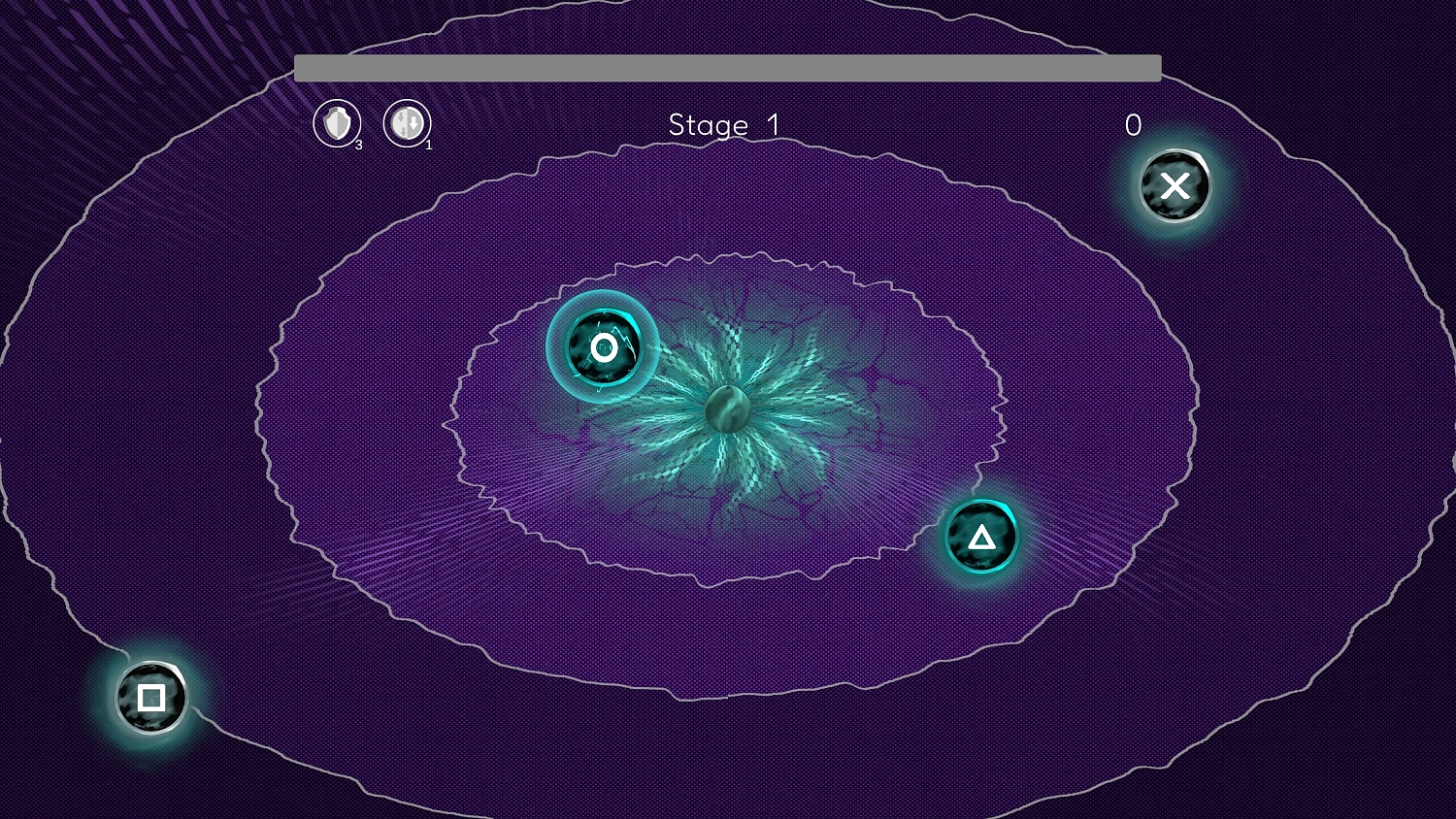The image size is (1456, 819).
Task: Click the arrow power-up counter showing 1
Action: [x=427, y=145]
